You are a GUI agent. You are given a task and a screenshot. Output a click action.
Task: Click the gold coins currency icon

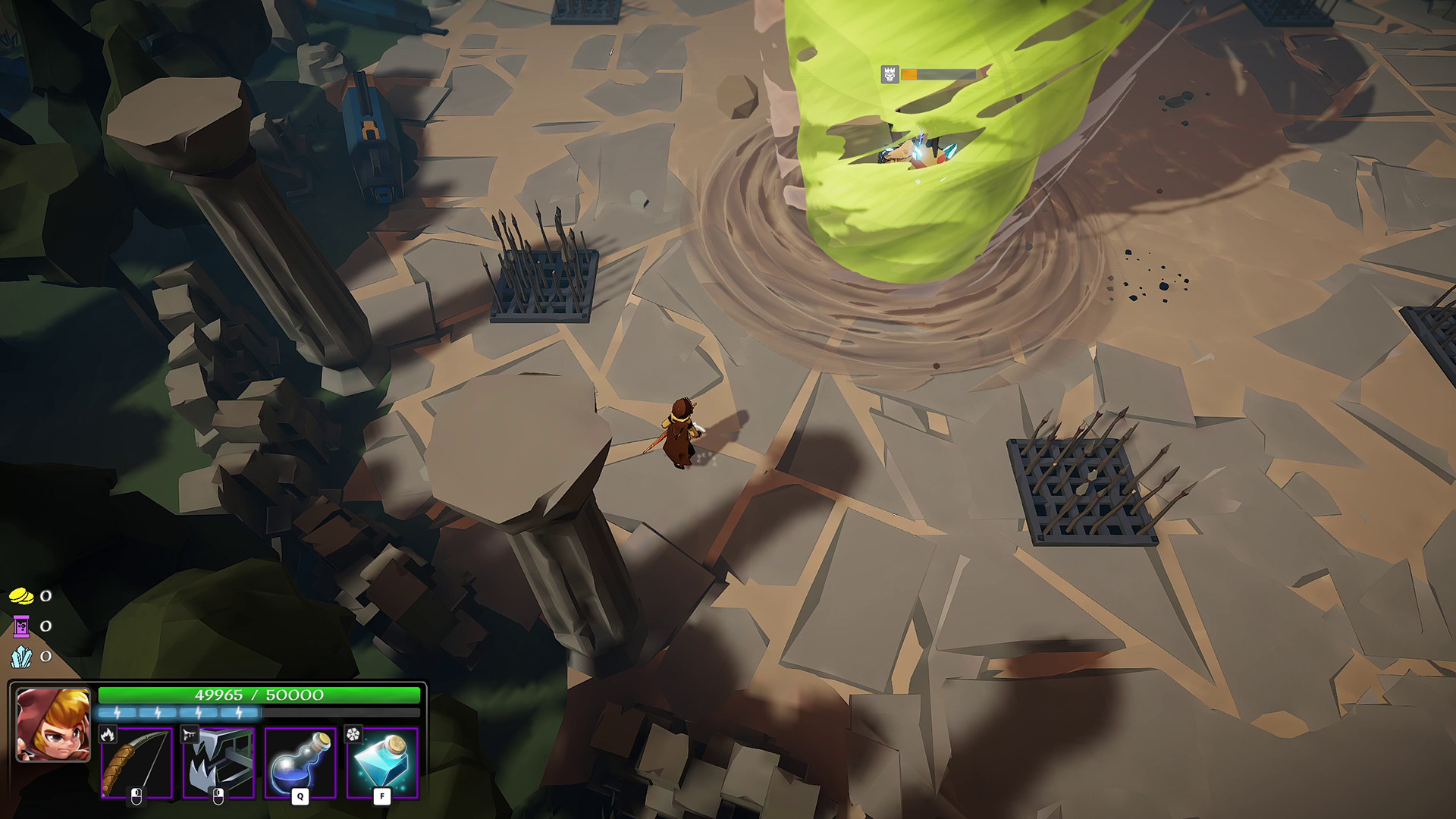pyautogui.click(x=21, y=596)
